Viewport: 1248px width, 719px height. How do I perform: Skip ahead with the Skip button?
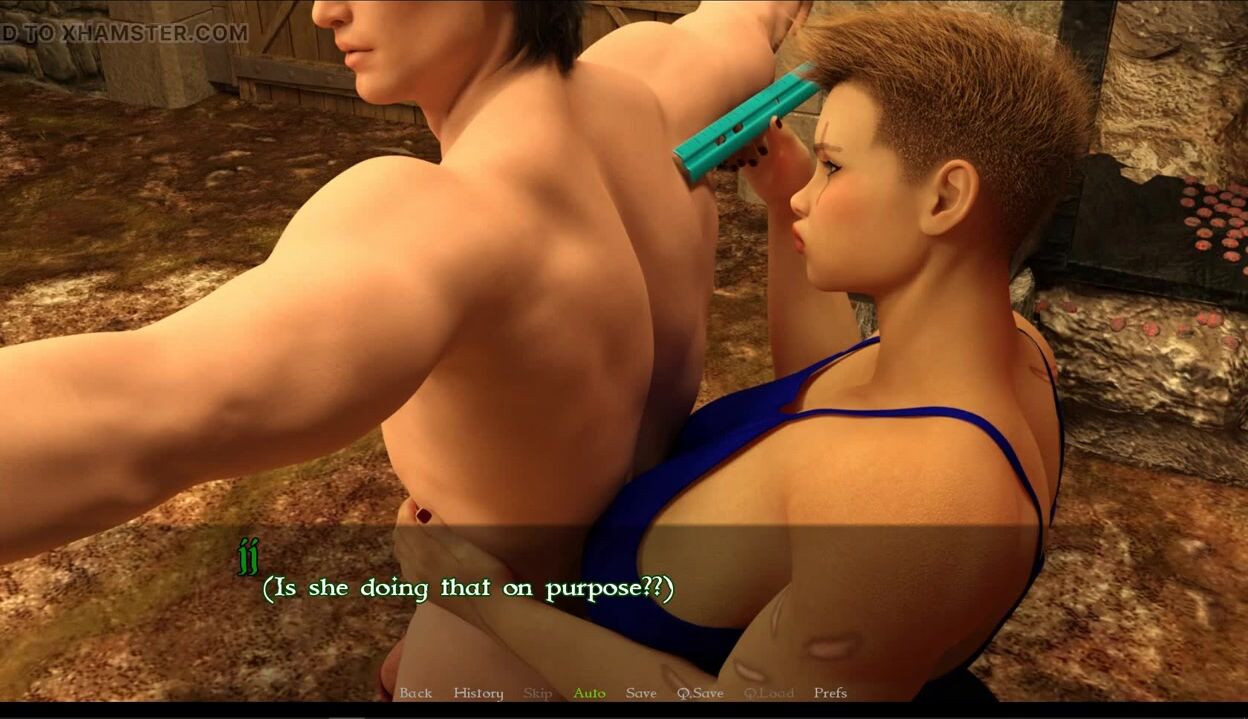point(537,693)
